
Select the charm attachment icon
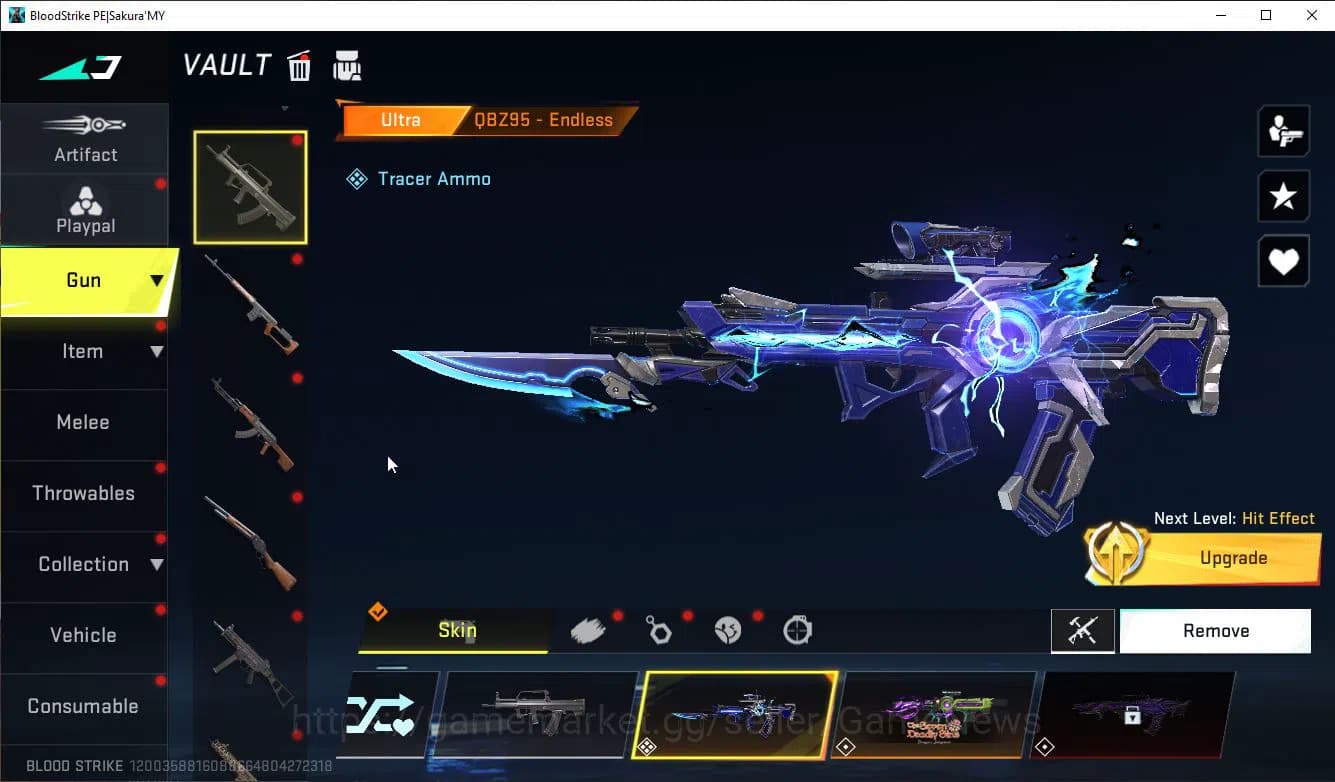coord(660,630)
